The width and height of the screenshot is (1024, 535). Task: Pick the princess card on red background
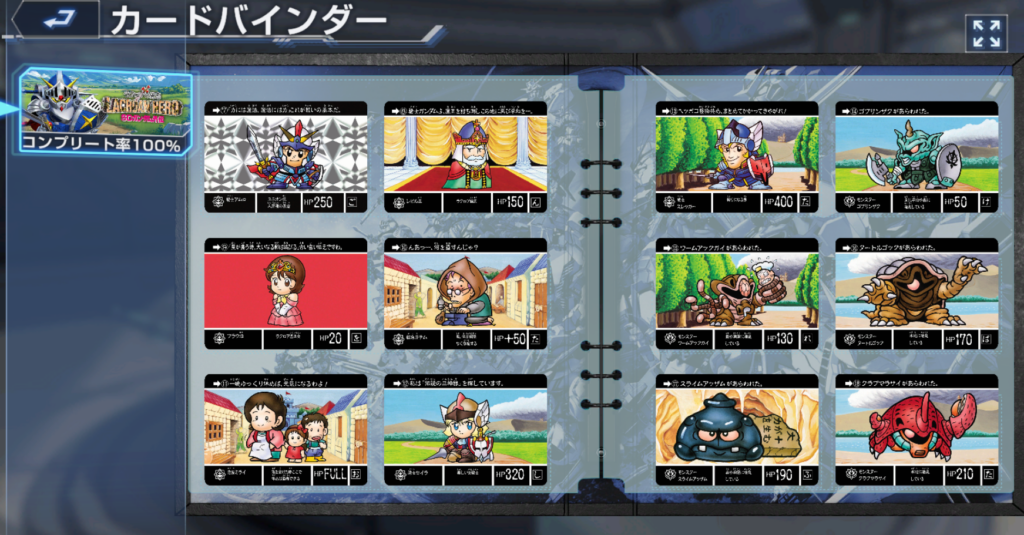point(286,294)
